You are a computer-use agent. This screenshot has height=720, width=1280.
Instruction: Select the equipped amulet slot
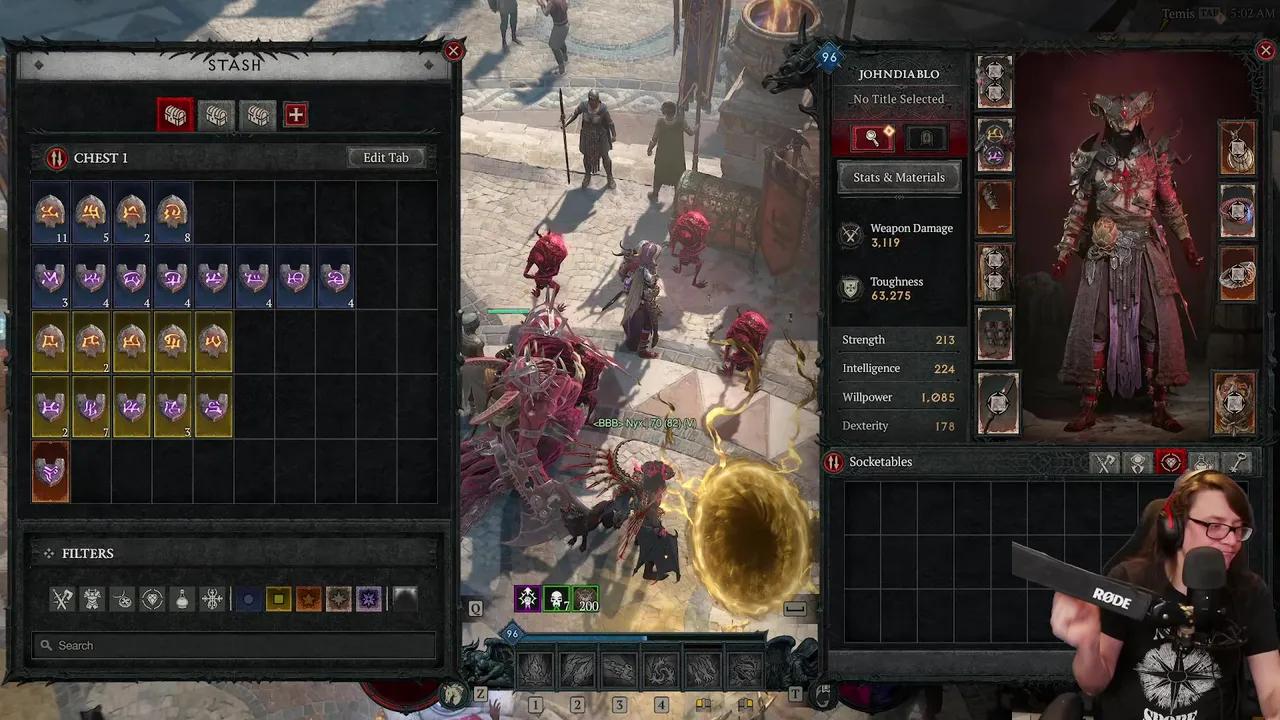(1237, 147)
